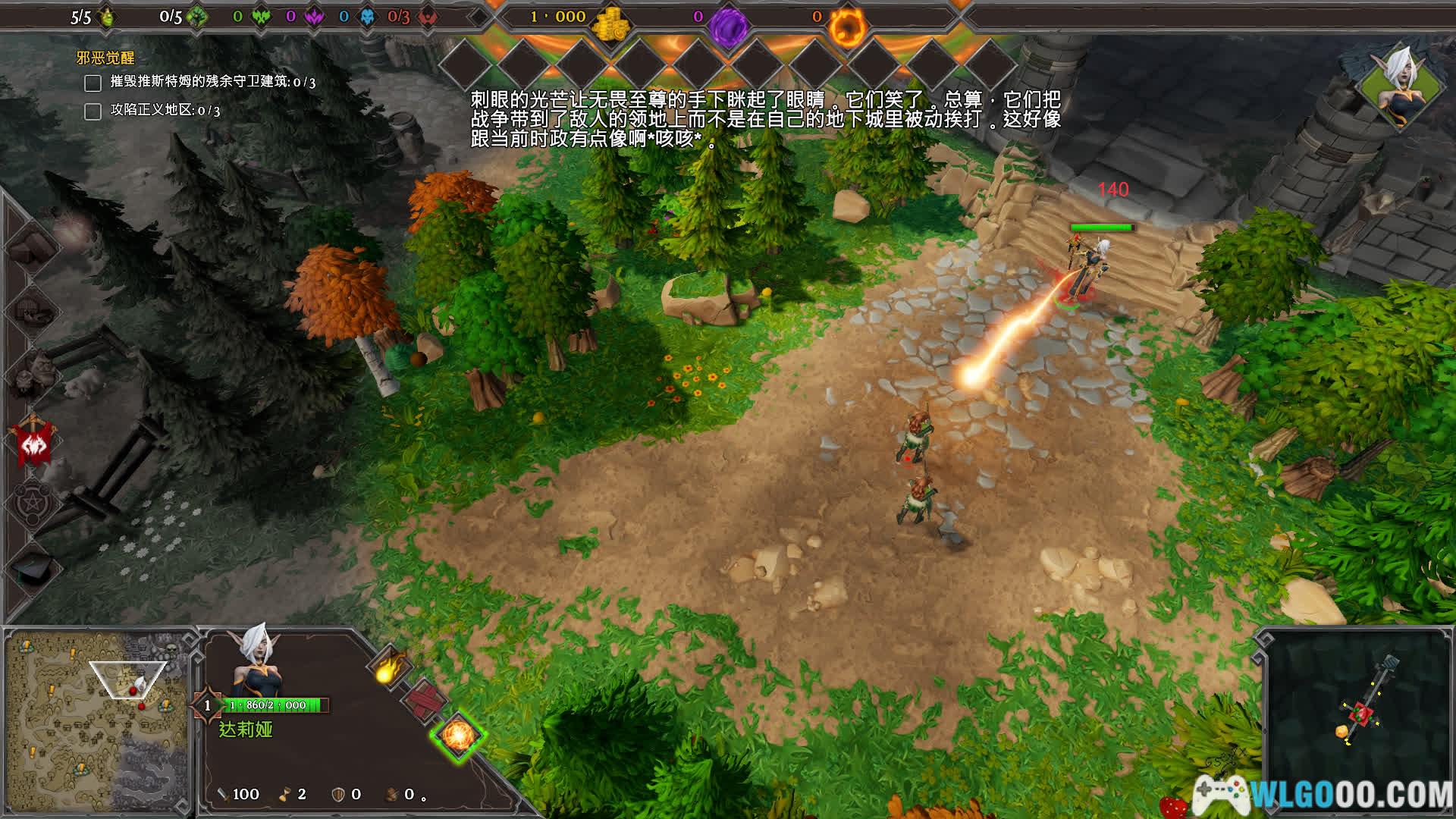Open the creatures heads side icon

point(32,373)
